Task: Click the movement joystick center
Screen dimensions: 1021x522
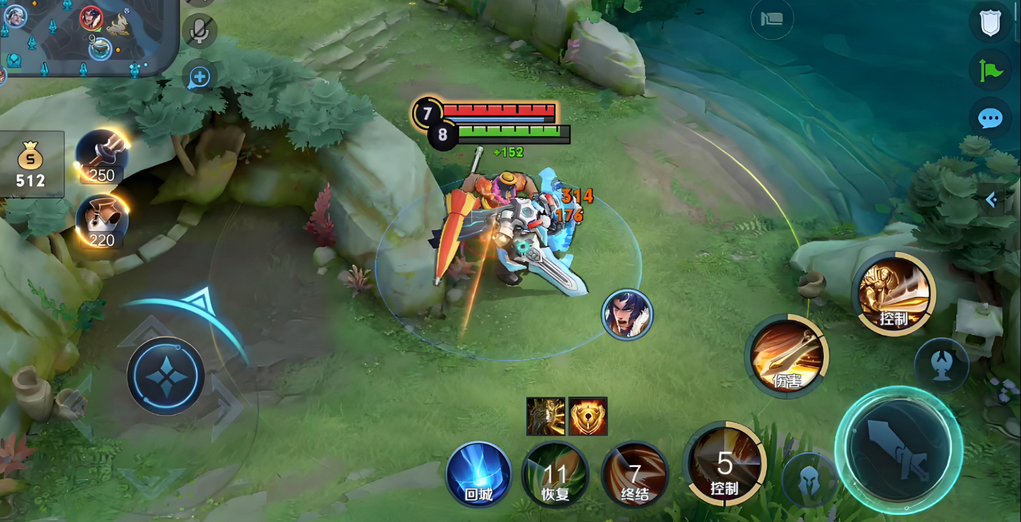Action: point(166,376)
